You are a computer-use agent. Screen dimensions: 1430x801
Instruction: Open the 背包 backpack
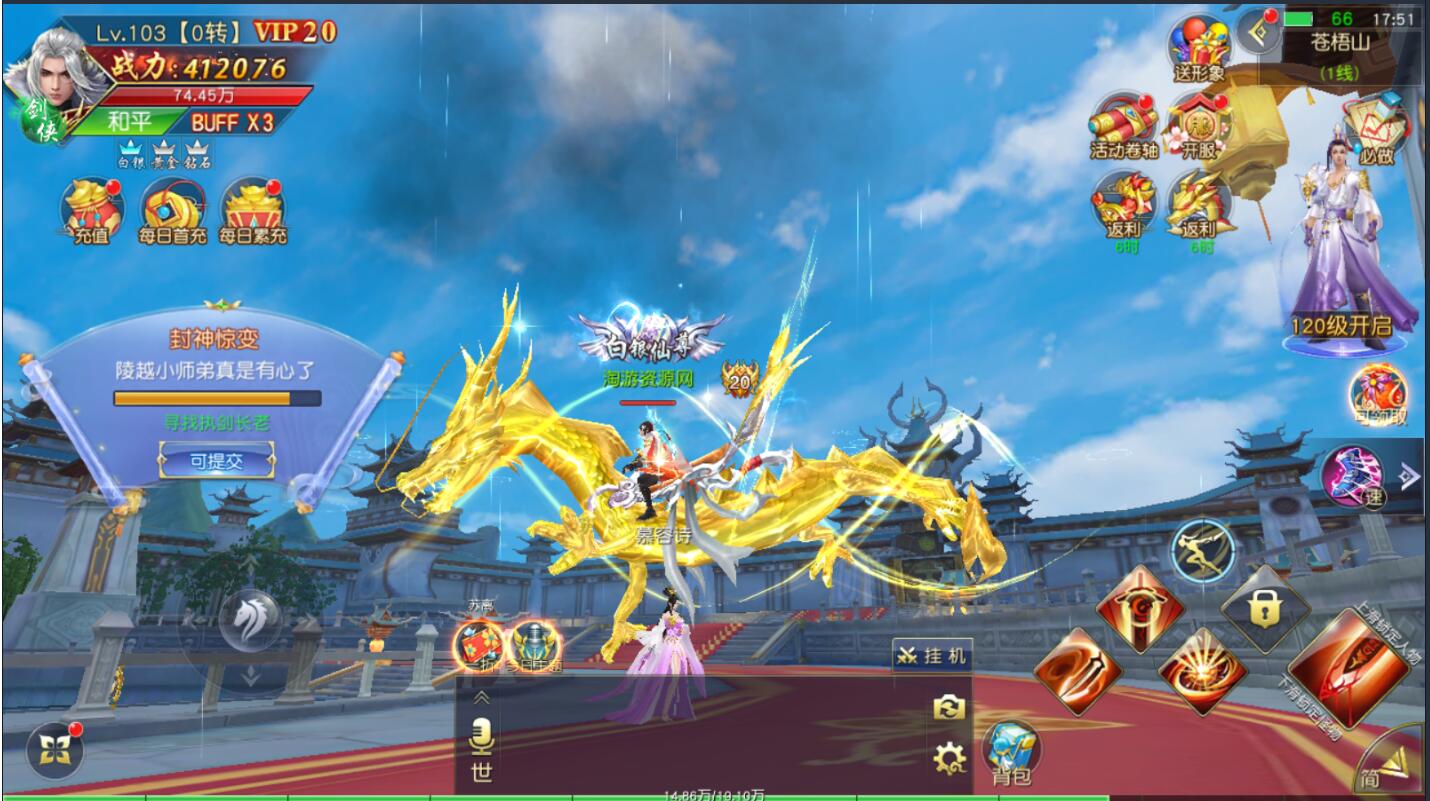pyautogui.click(x=1012, y=751)
